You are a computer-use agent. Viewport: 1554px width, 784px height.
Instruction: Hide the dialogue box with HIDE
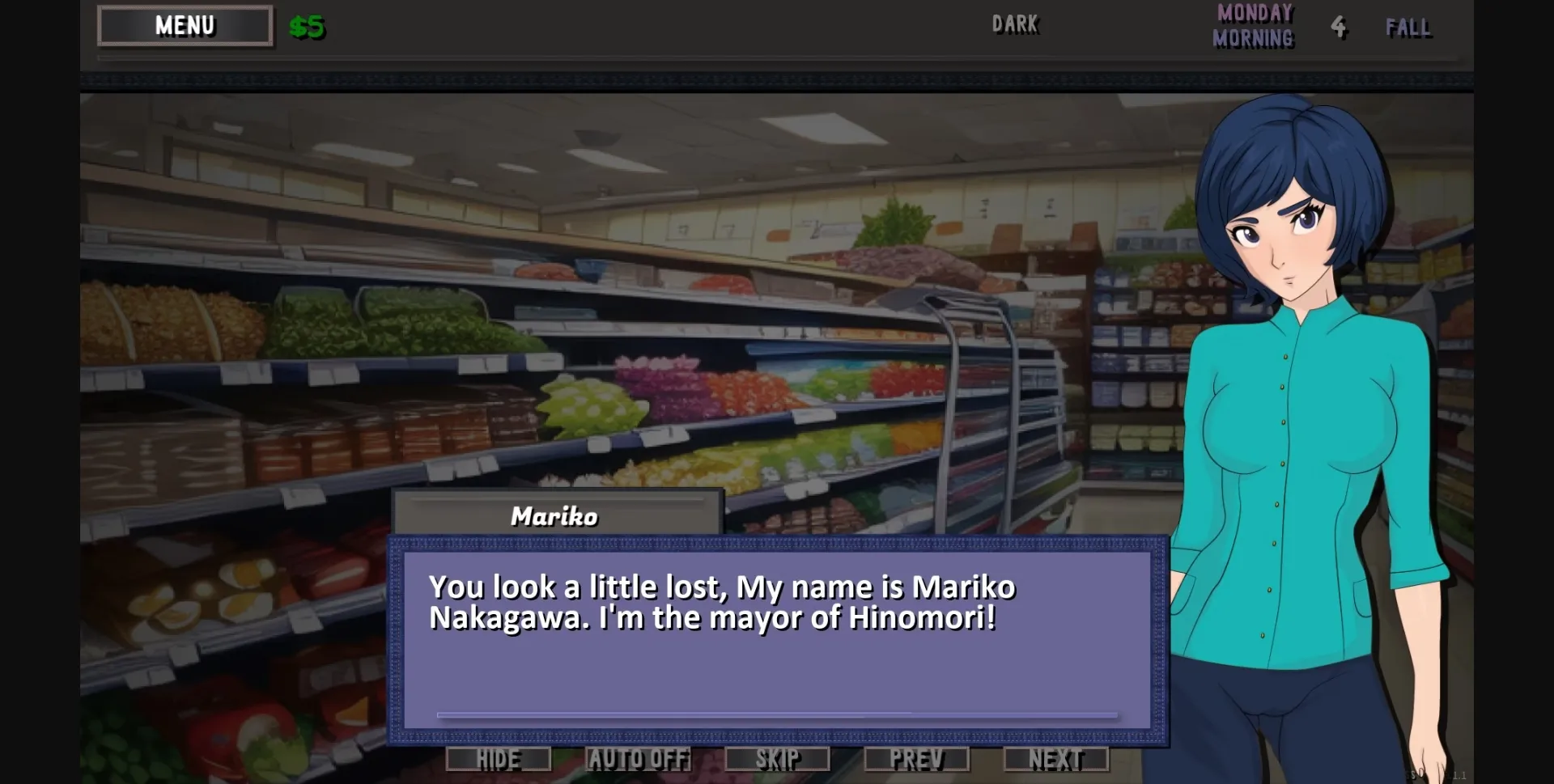498,758
